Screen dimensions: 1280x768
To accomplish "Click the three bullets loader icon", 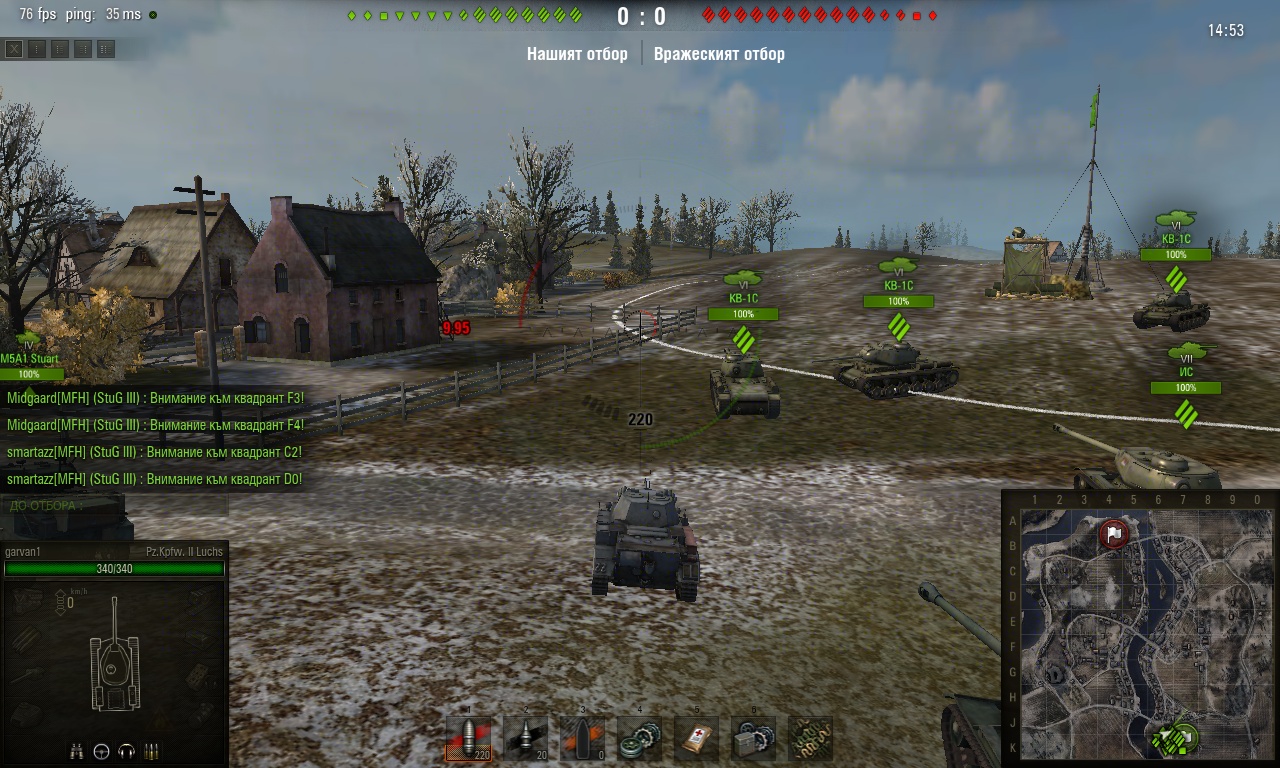I will coord(152,751).
